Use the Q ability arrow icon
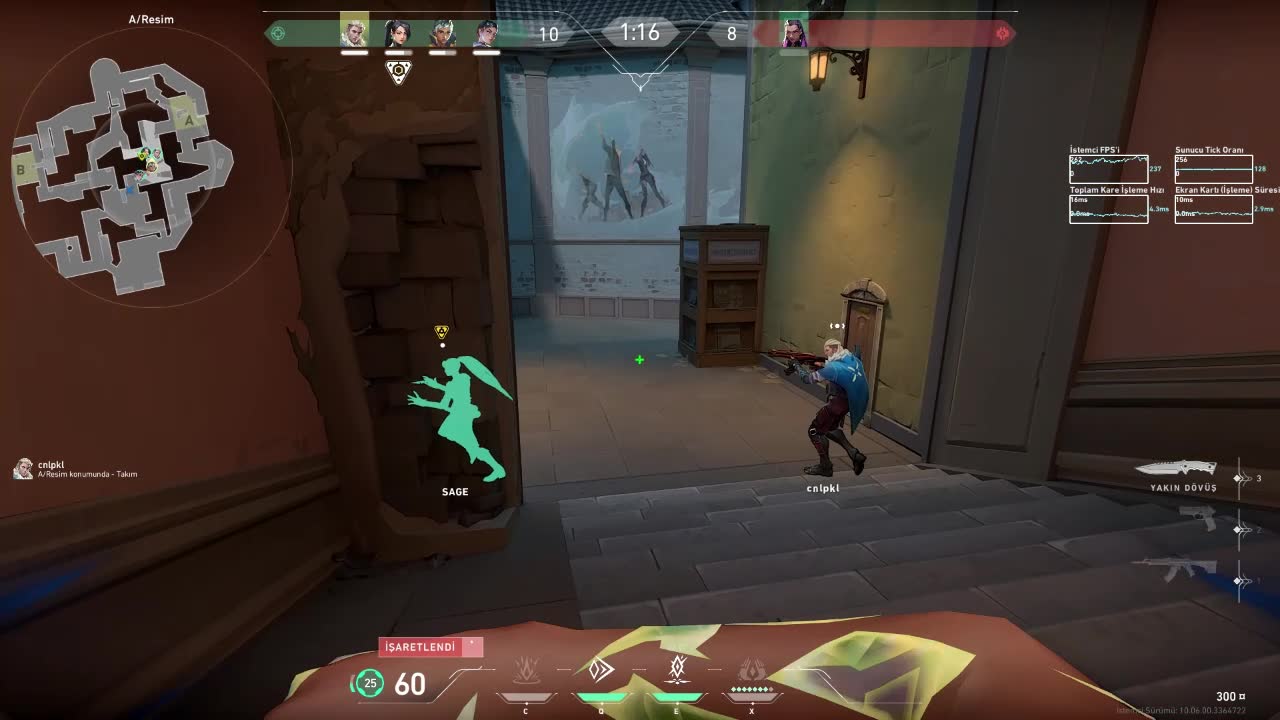This screenshot has width=1280, height=720. tap(601, 670)
